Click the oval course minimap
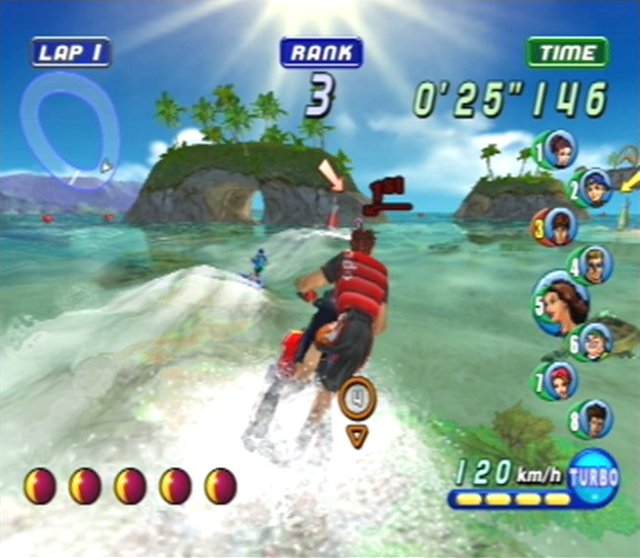The image size is (640, 558). click(70, 129)
